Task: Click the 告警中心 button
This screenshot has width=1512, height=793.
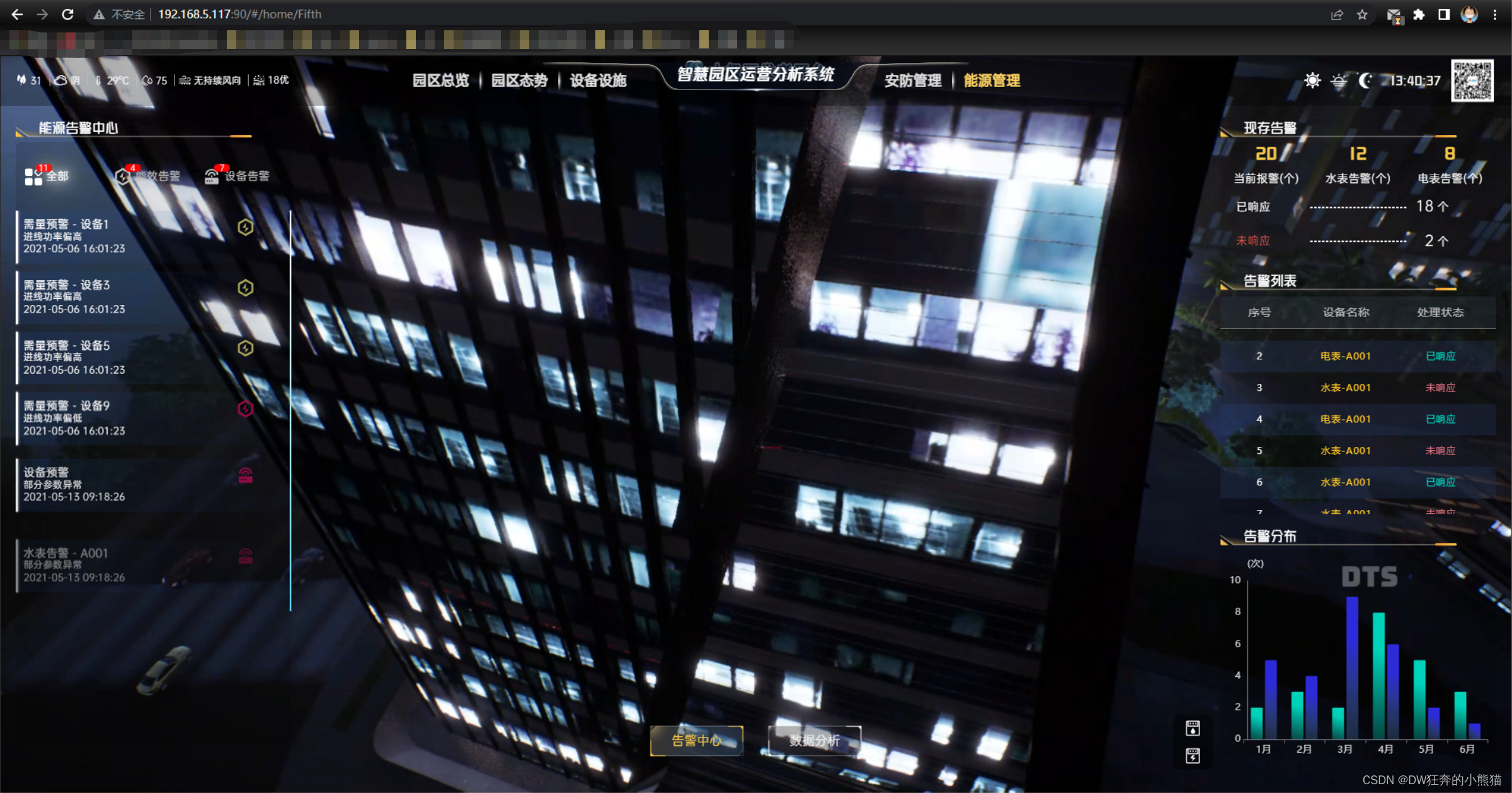Action: click(x=696, y=741)
